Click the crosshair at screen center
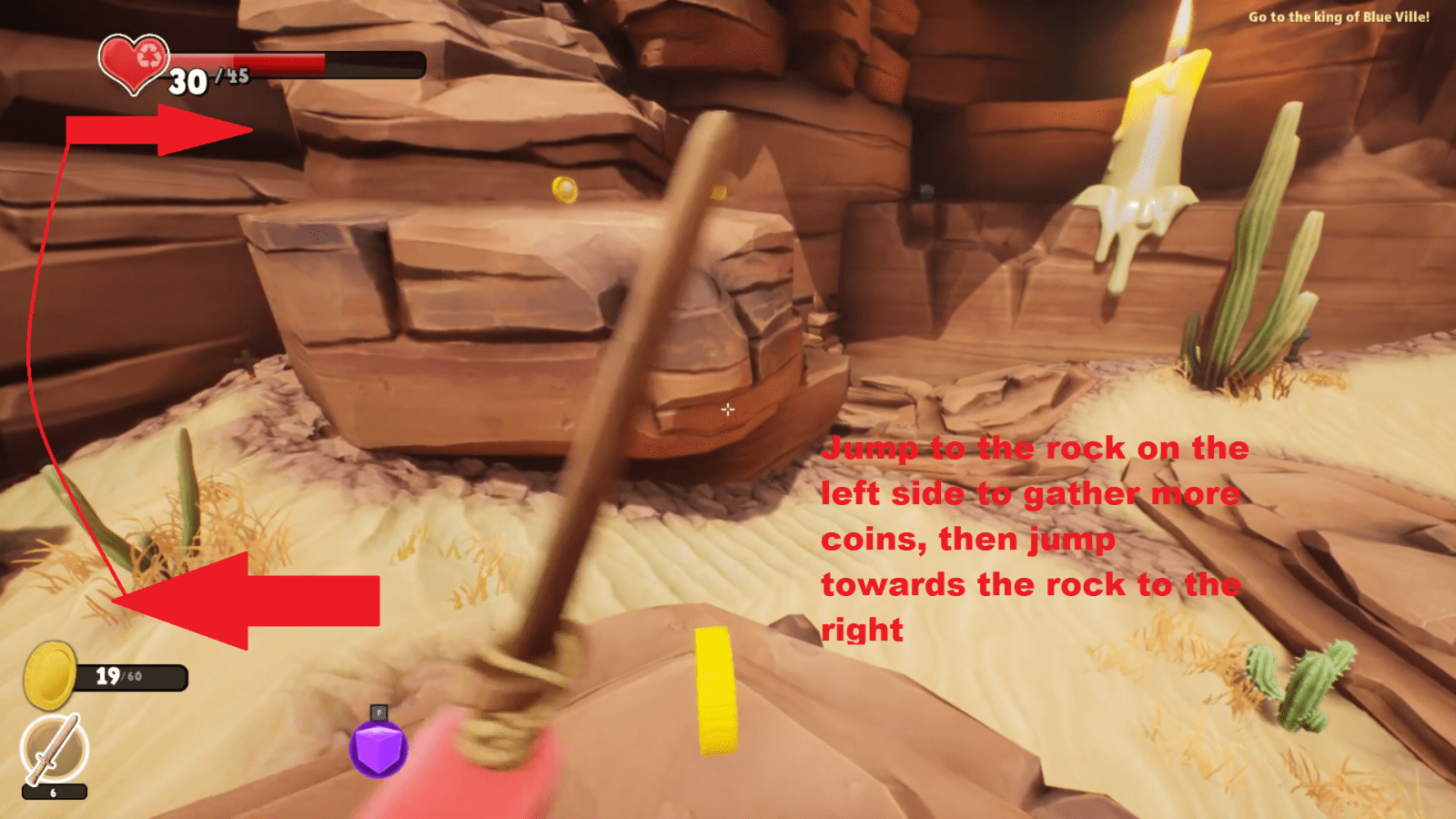 tap(728, 409)
